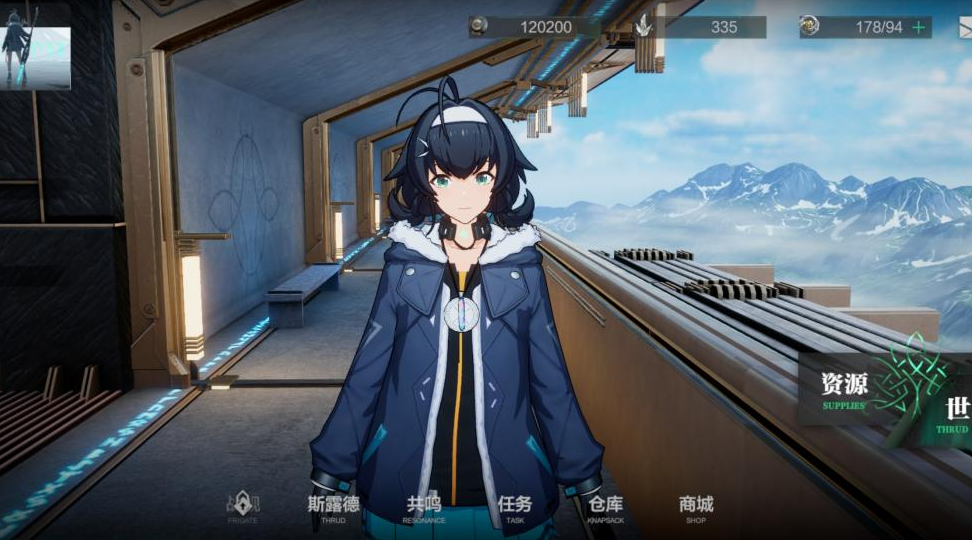Open the Thrud character menu
The image size is (972, 540).
coord(333,507)
